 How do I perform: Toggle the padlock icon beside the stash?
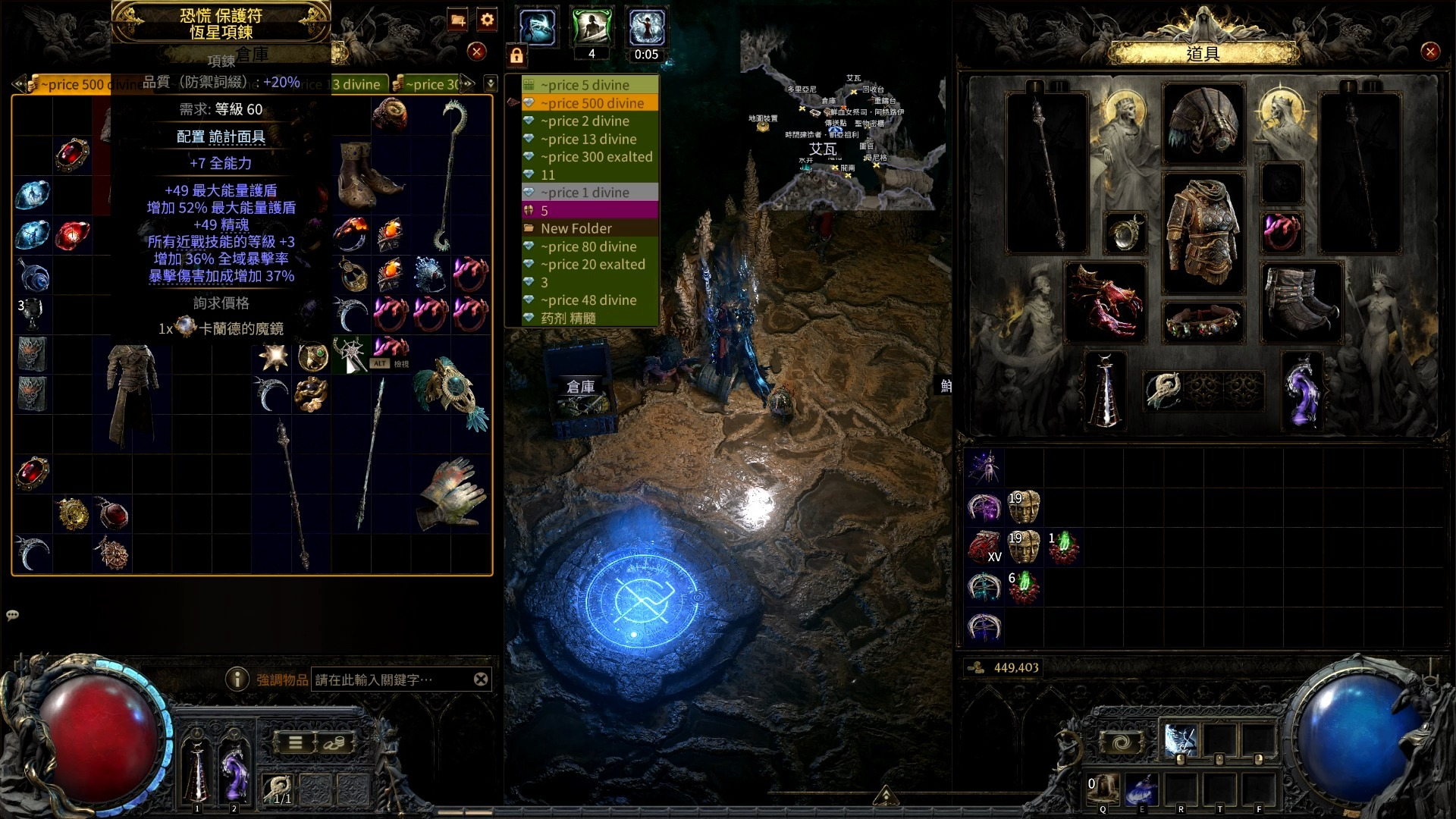point(516,55)
